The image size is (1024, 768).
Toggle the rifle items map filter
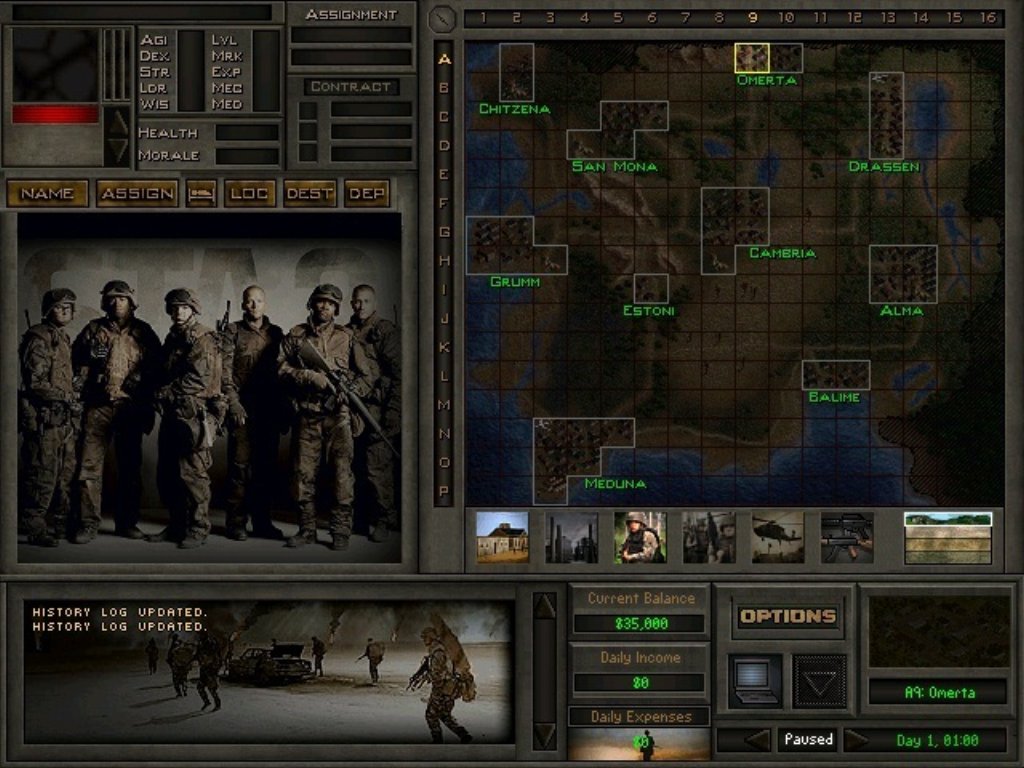[x=847, y=538]
